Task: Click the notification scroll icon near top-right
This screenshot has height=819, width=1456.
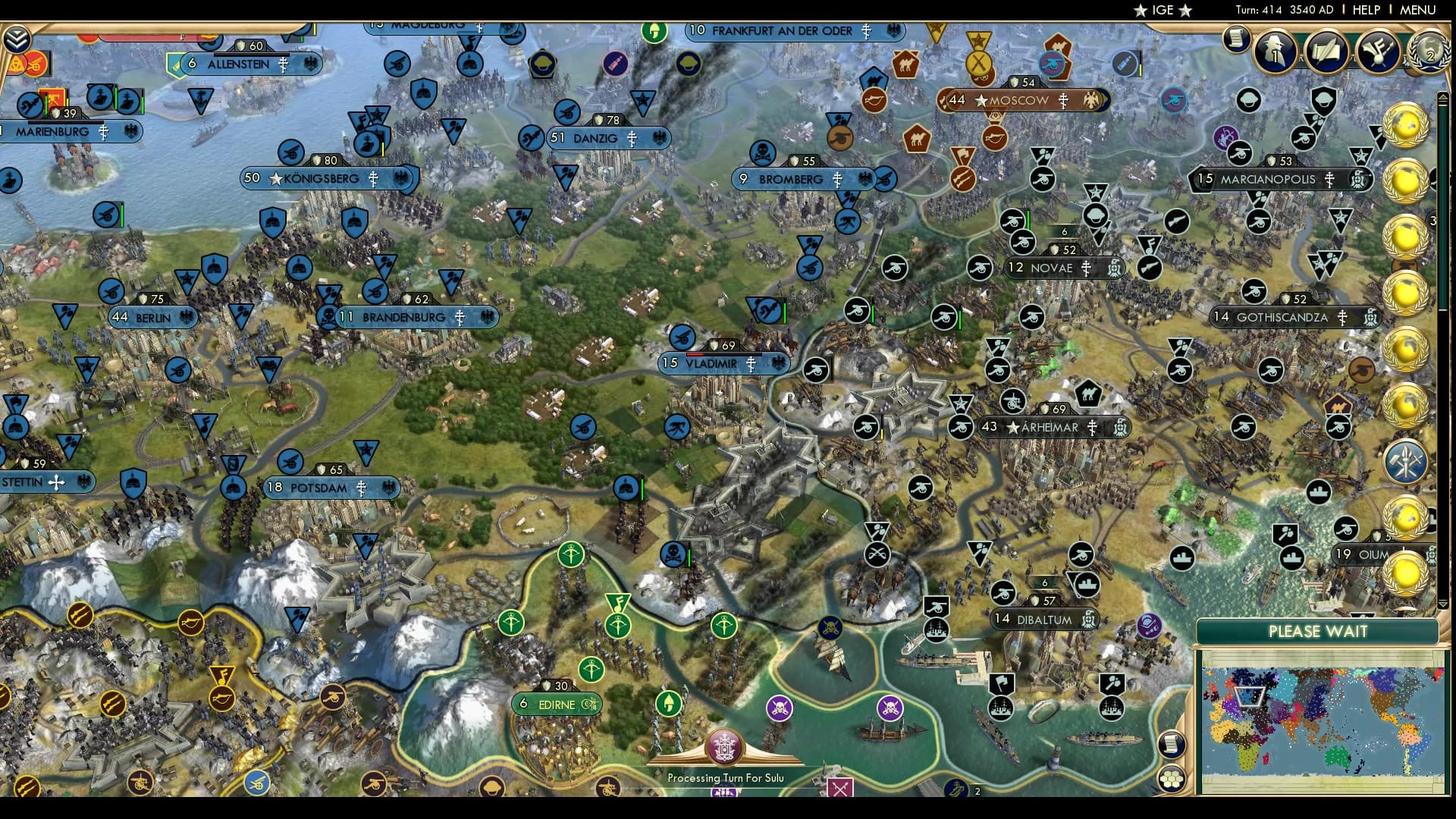Action: click(x=1237, y=38)
